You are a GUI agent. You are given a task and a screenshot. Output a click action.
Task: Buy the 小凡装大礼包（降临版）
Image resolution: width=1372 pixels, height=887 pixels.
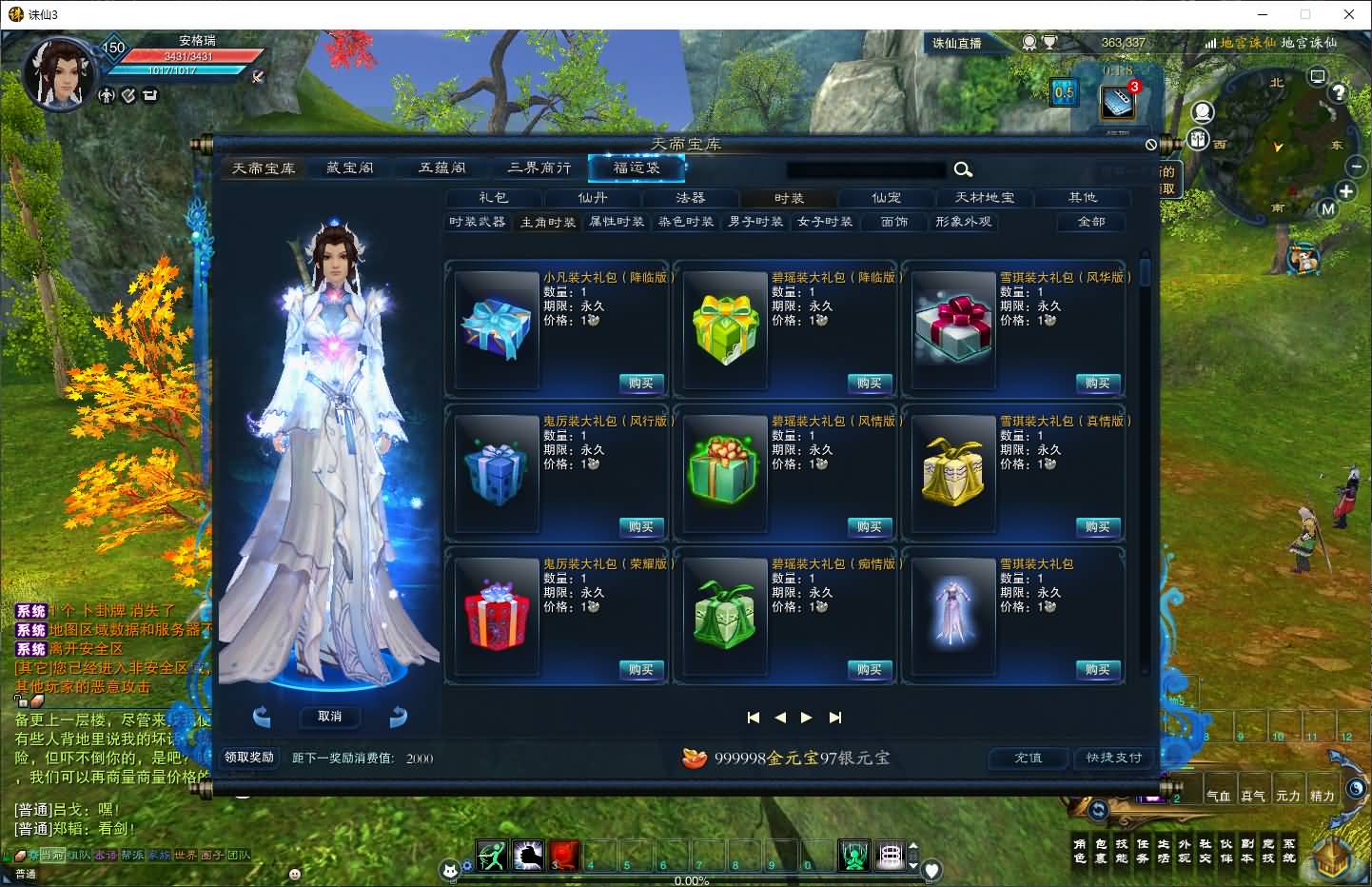click(640, 384)
